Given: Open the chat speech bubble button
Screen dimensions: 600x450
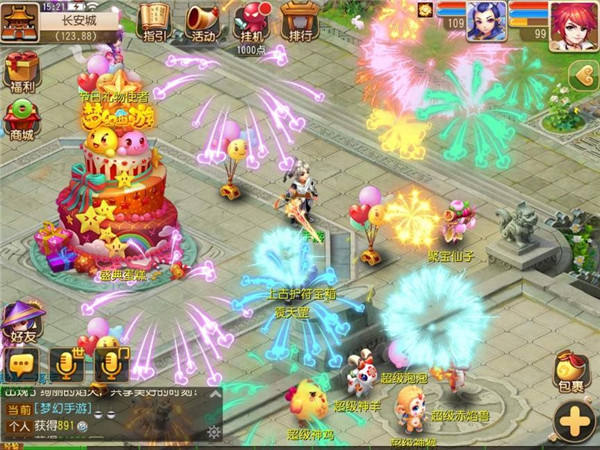Looking at the screenshot, I should (x=22, y=362).
